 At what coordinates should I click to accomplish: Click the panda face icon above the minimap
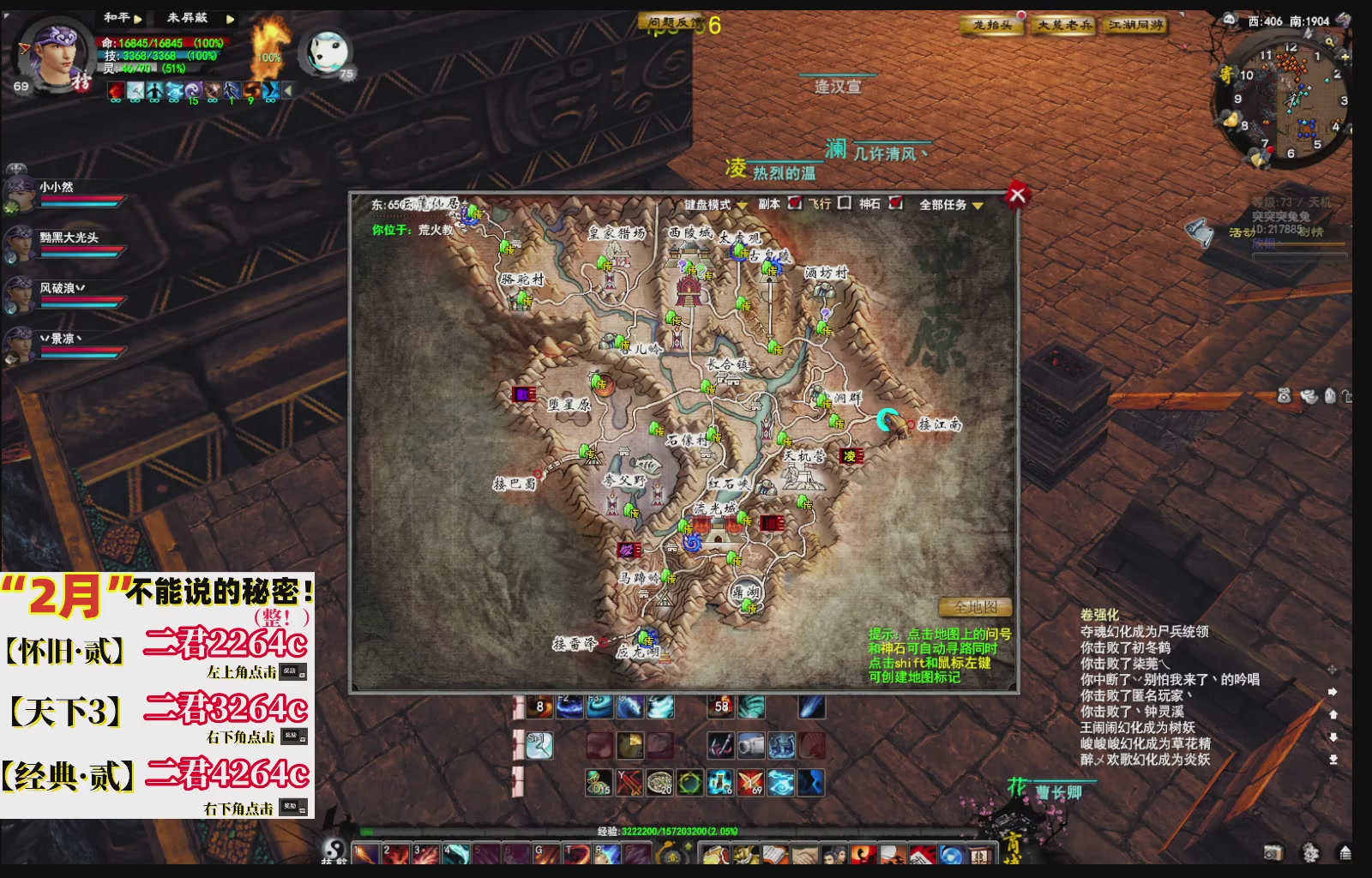[1230, 20]
